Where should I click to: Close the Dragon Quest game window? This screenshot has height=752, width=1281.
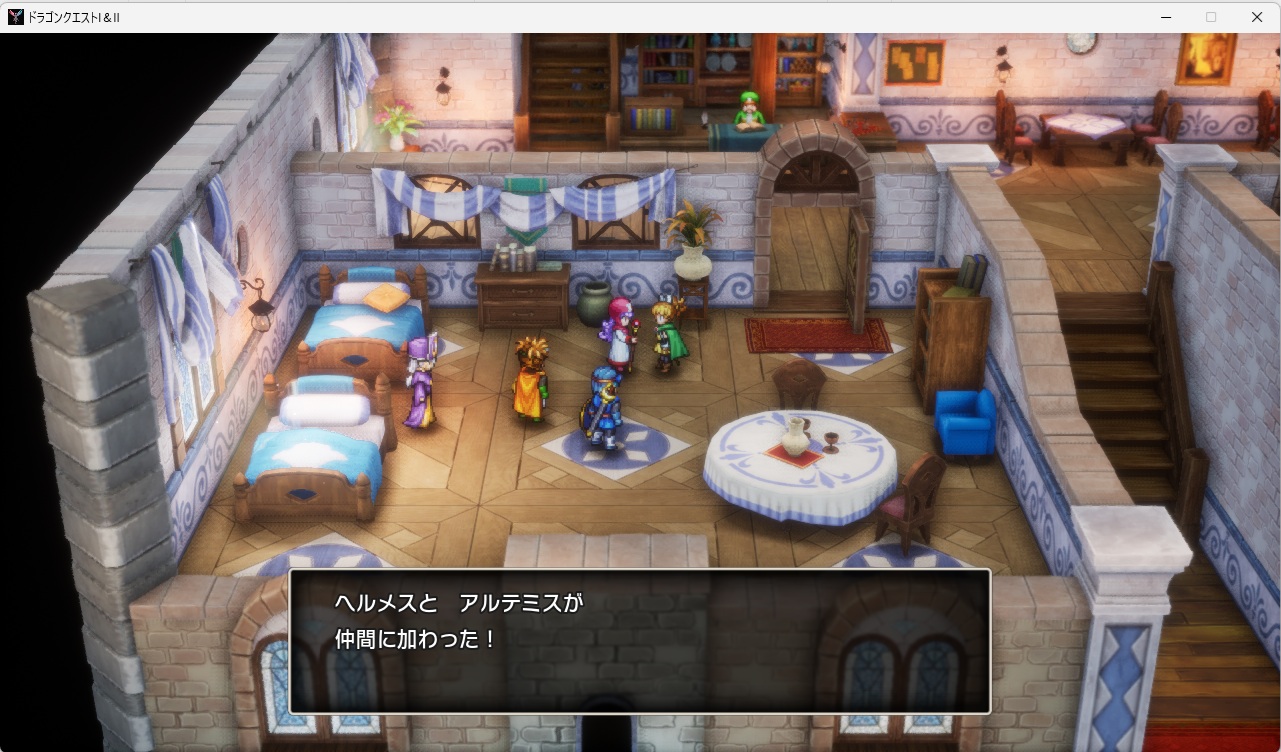[1257, 17]
